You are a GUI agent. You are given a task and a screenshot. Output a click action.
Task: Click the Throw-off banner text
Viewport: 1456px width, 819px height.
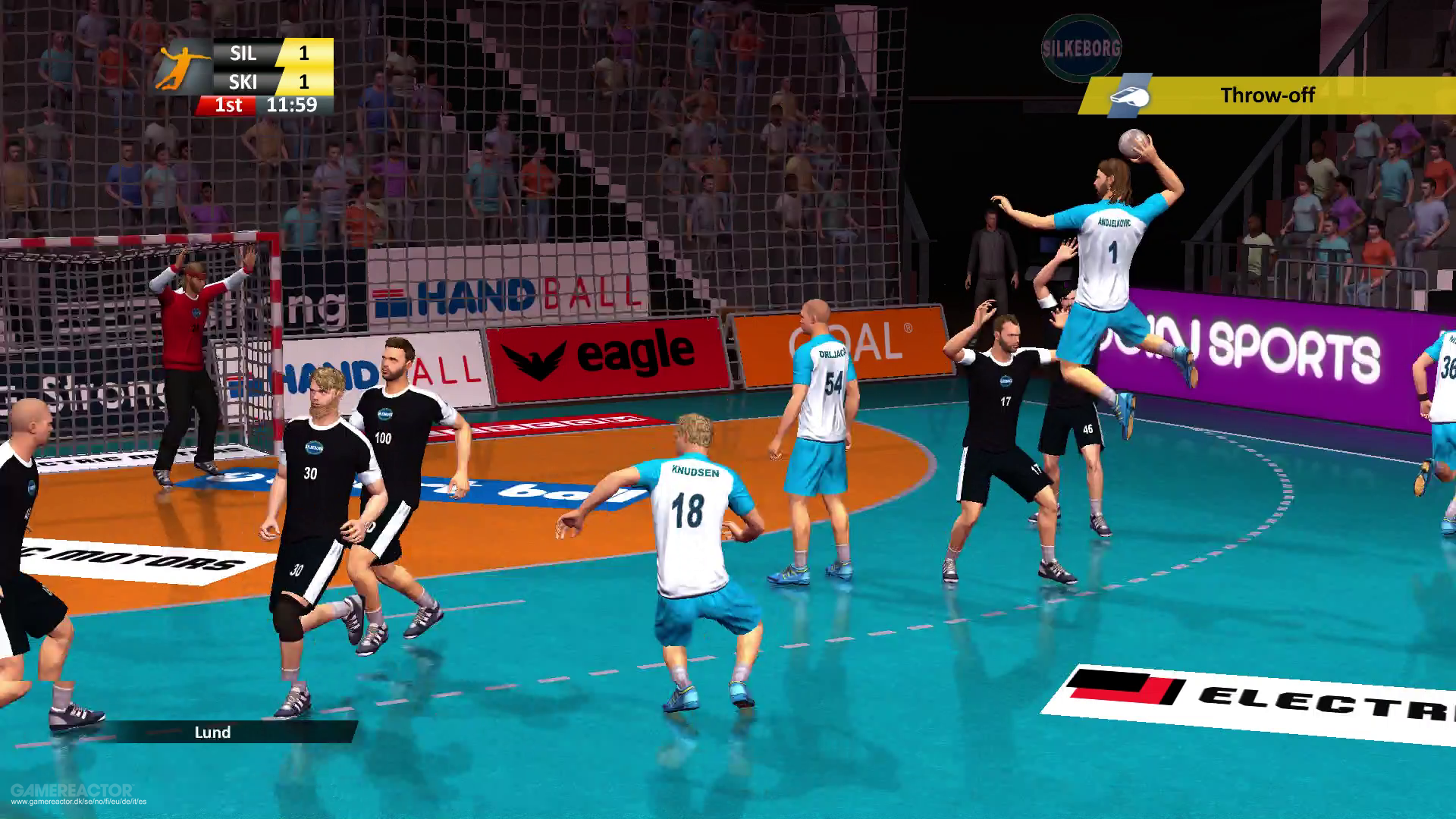pyautogui.click(x=1267, y=96)
